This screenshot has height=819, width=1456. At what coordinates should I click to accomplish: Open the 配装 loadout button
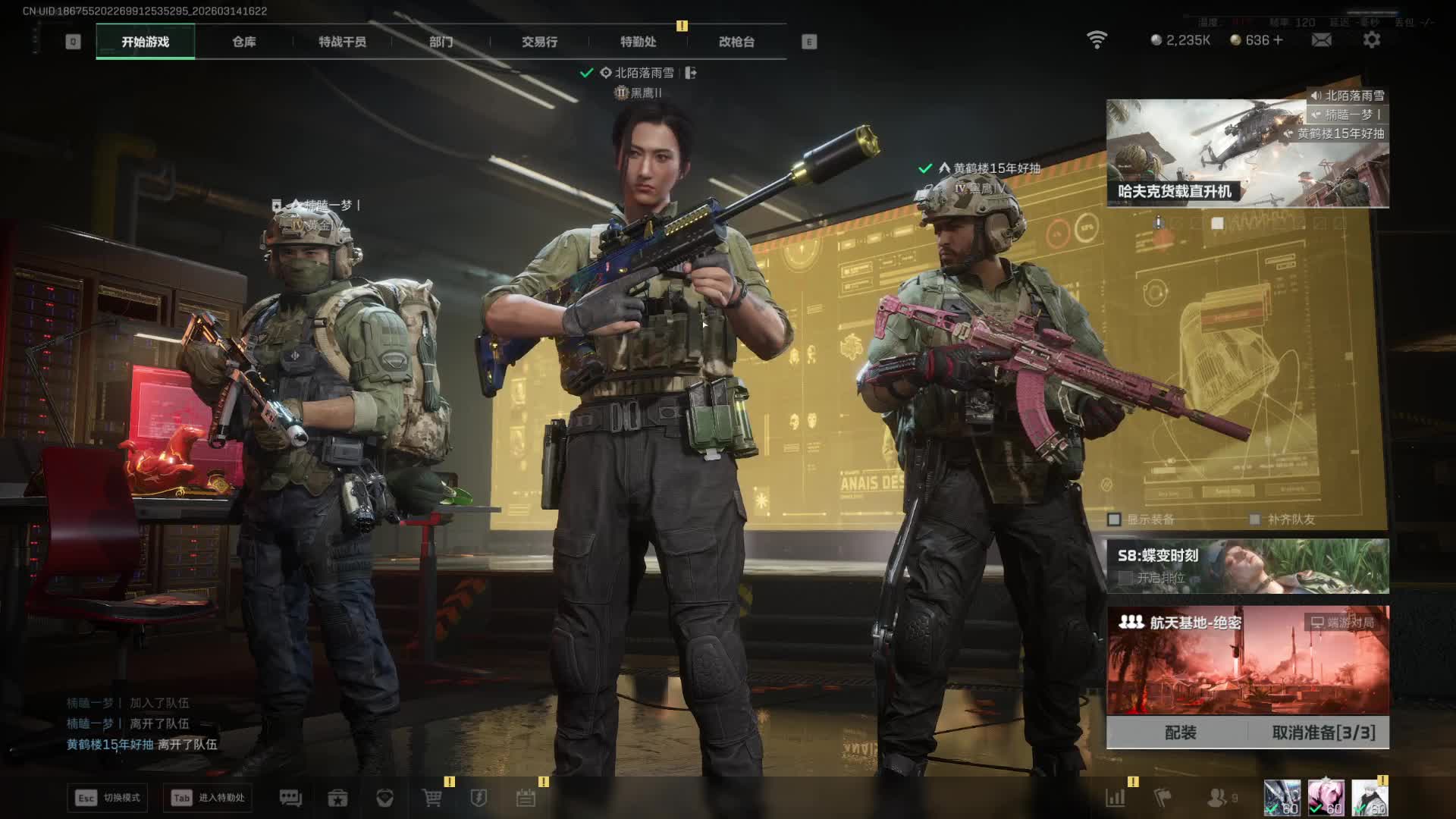coord(1180,733)
